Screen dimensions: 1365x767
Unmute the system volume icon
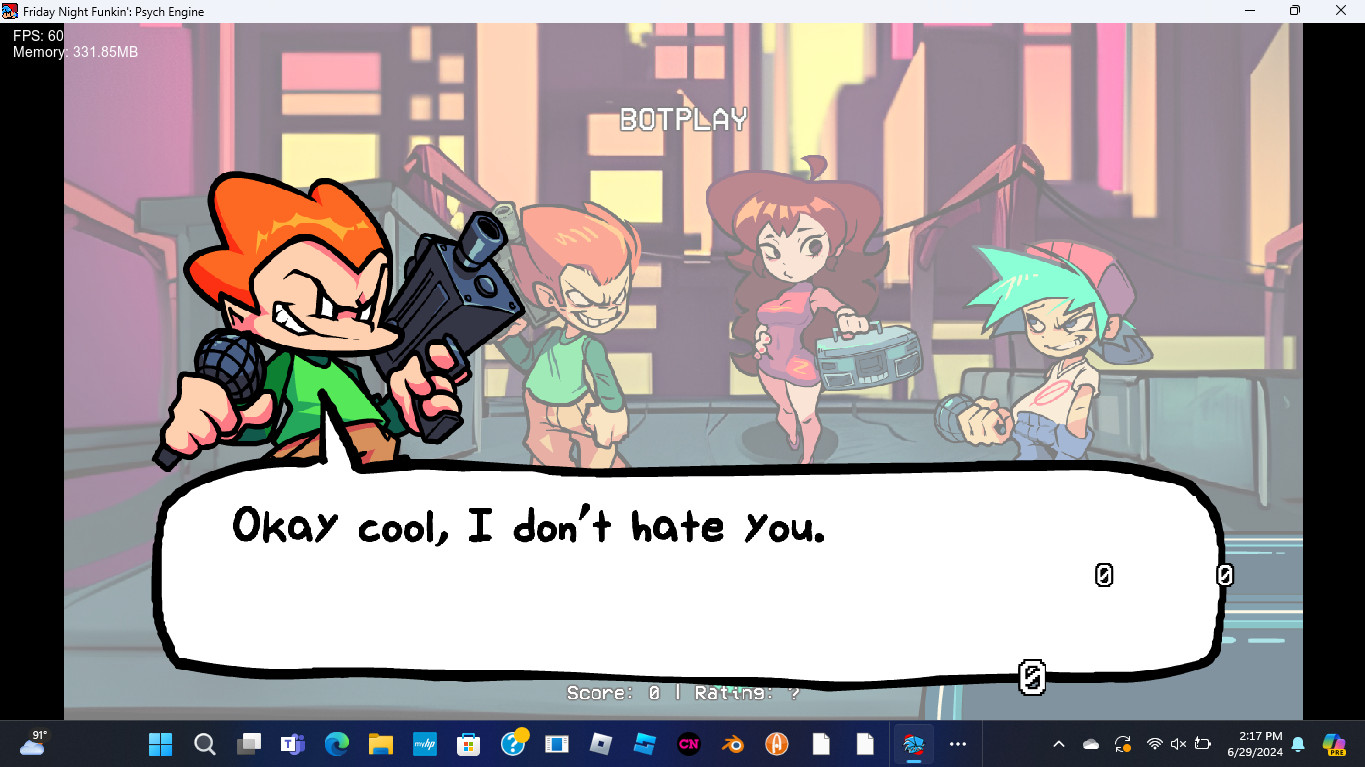click(x=1177, y=744)
